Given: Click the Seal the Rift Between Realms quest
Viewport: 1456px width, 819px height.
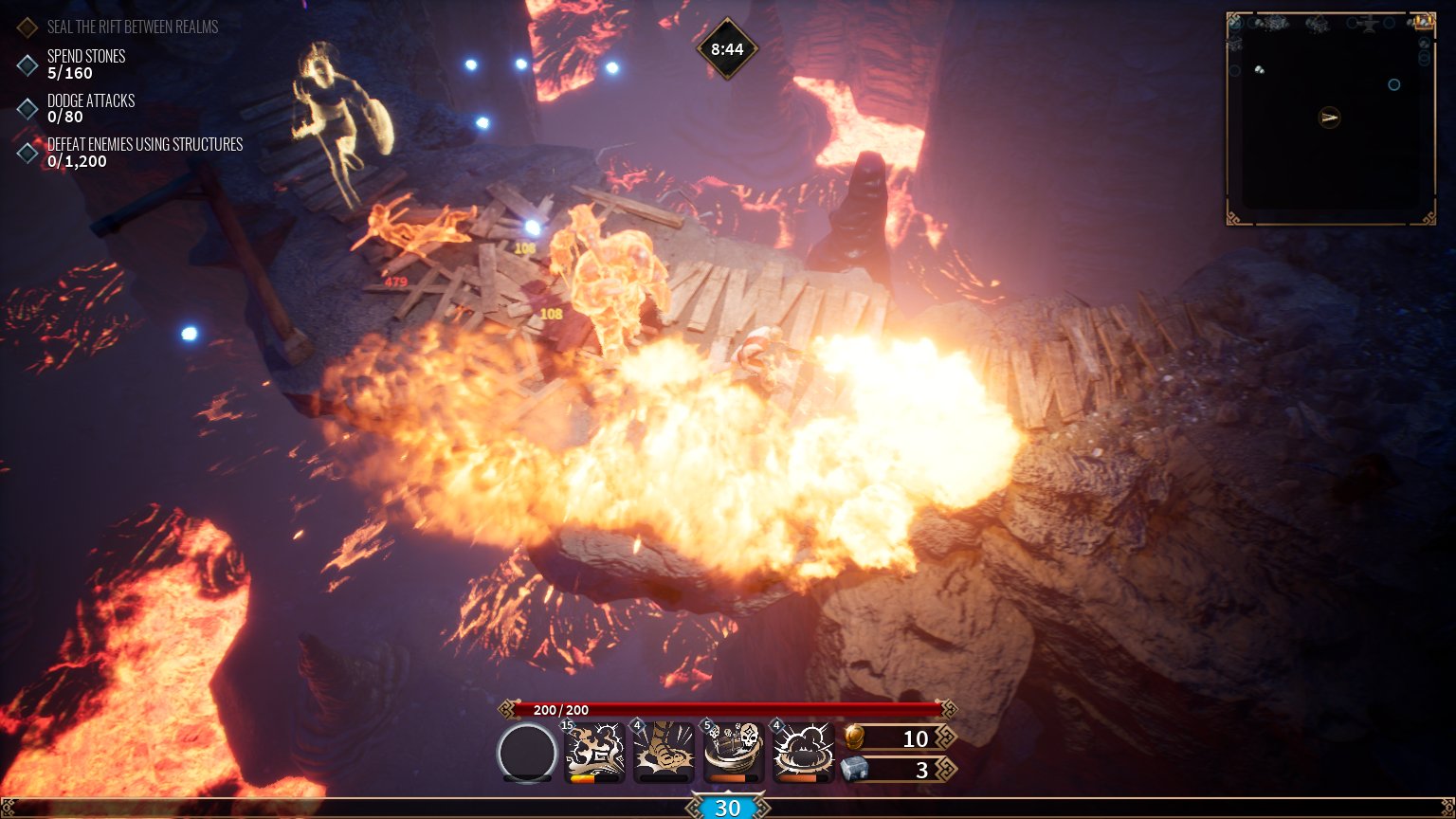Looking at the screenshot, I should tap(132, 27).
